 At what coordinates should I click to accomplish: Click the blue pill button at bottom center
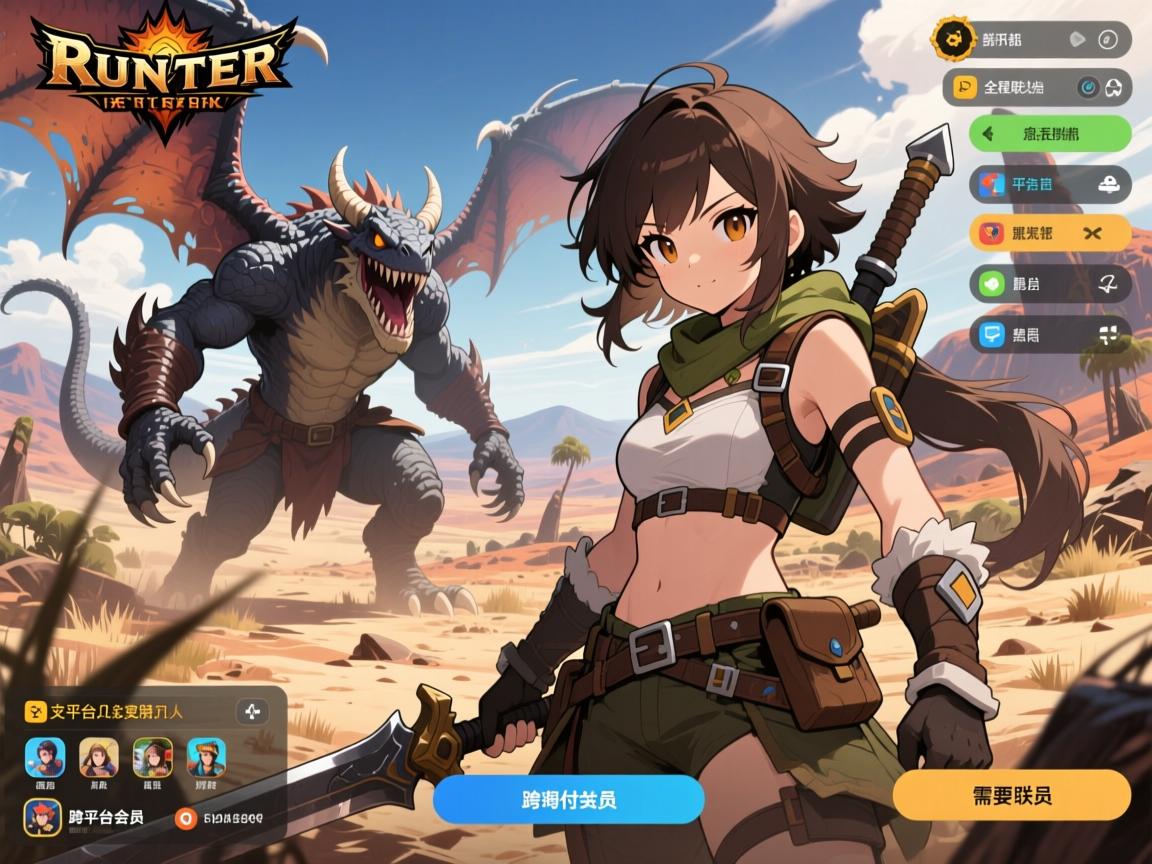(x=568, y=799)
